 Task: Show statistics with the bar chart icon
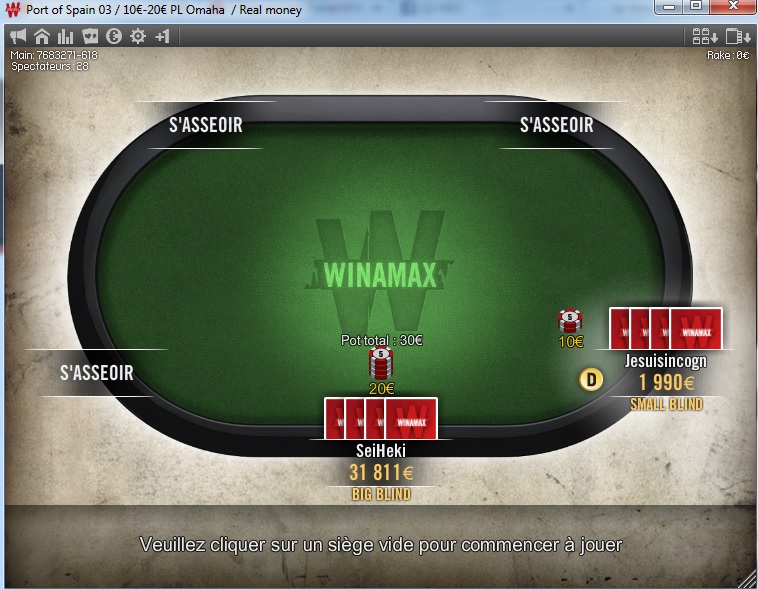point(65,36)
